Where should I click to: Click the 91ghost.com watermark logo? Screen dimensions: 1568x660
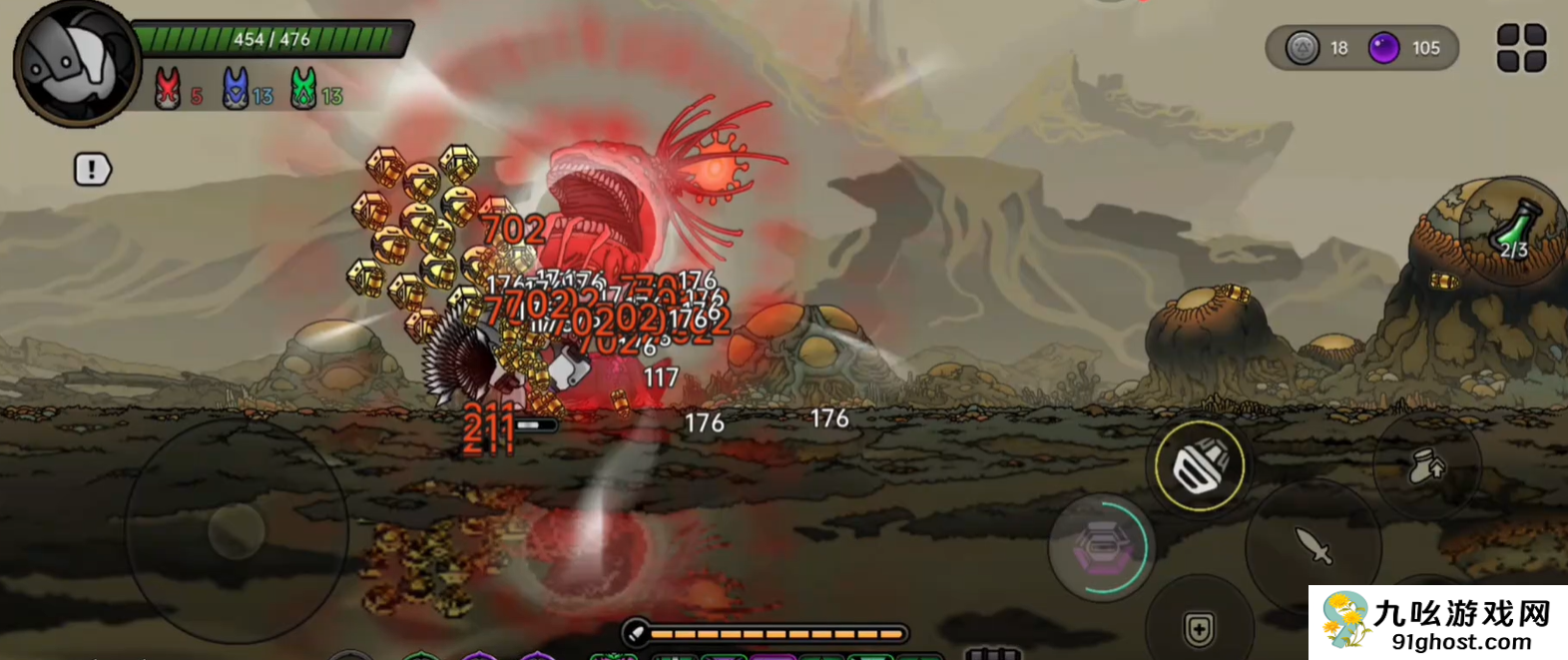(x=1437, y=623)
